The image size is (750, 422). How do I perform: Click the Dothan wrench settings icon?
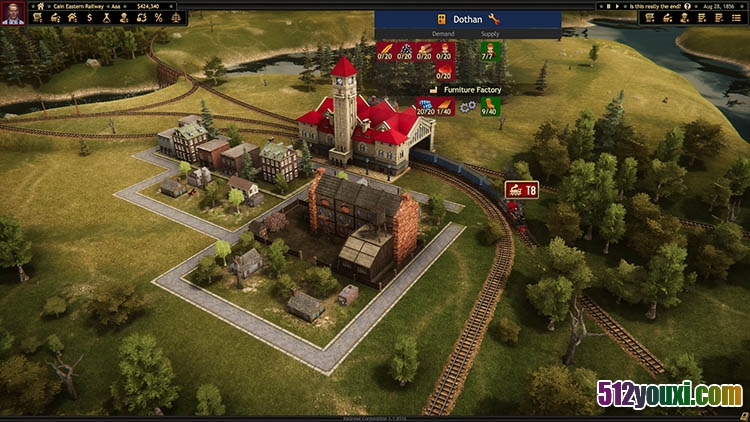tap(494, 19)
